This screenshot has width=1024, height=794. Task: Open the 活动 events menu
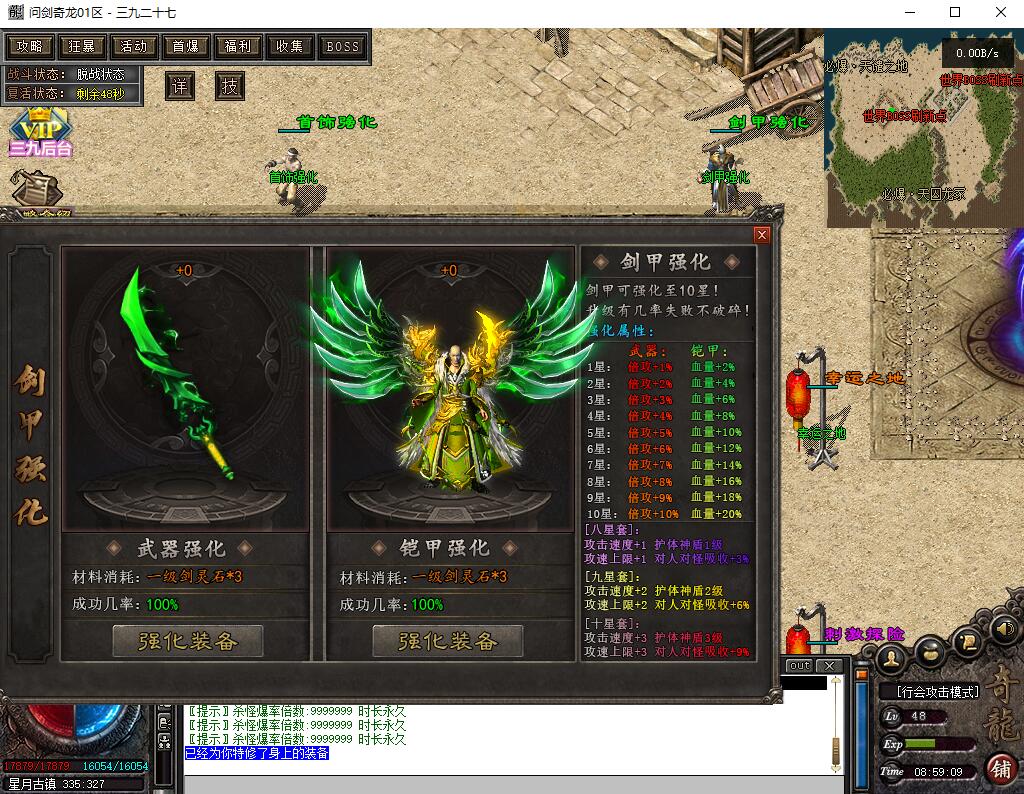pyautogui.click(x=133, y=47)
